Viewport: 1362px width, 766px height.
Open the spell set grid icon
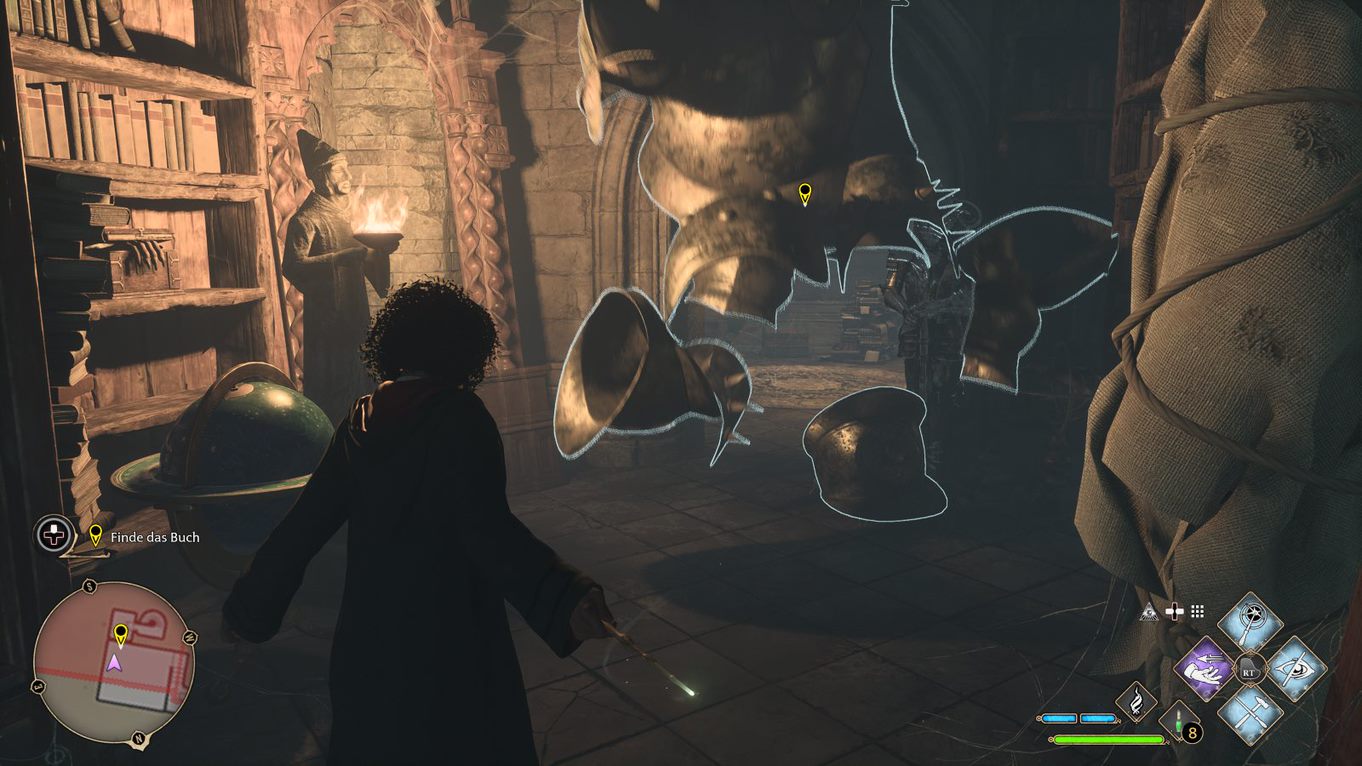1197,612
